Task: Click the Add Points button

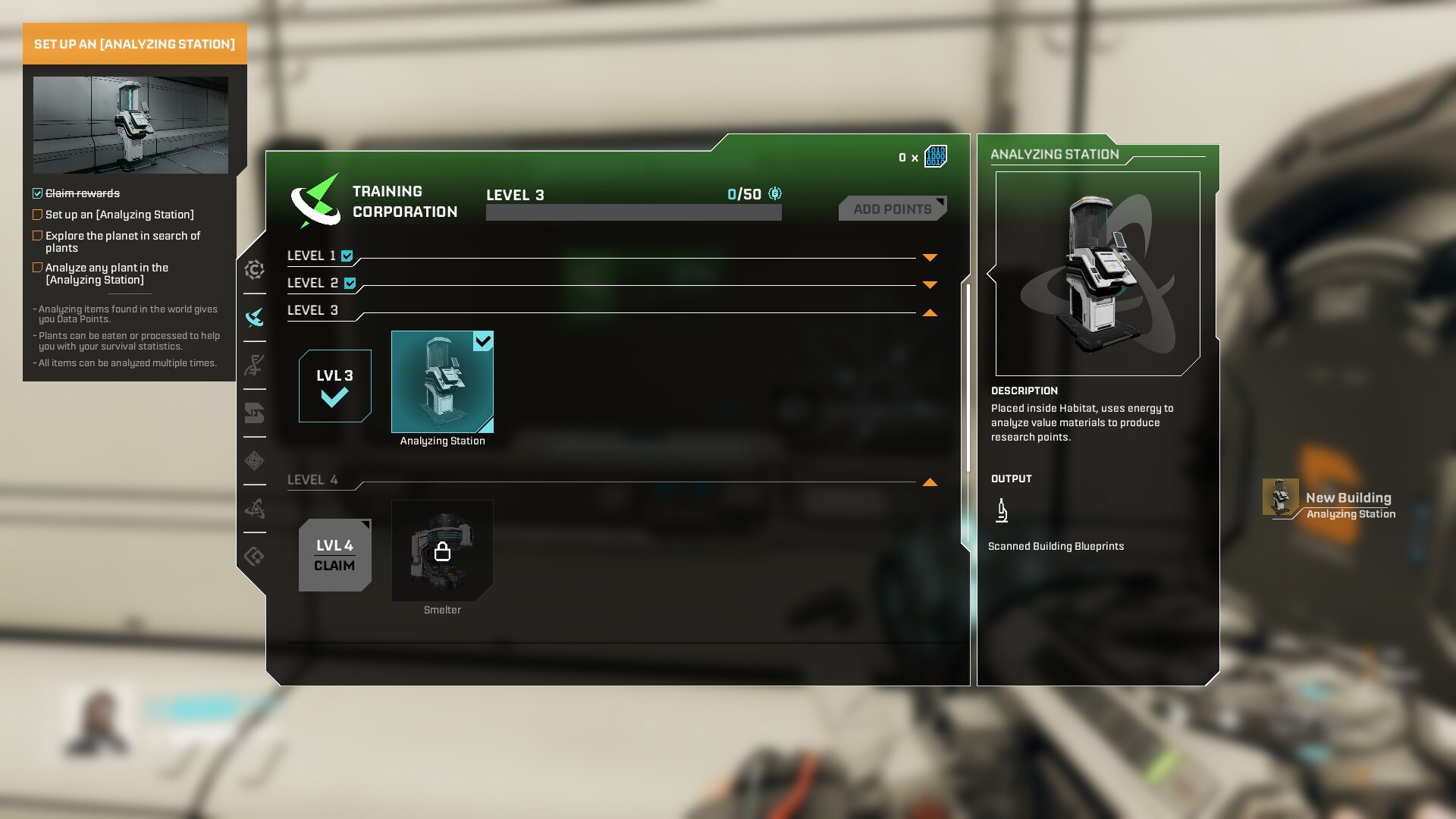Action: [x=892, y=209]
